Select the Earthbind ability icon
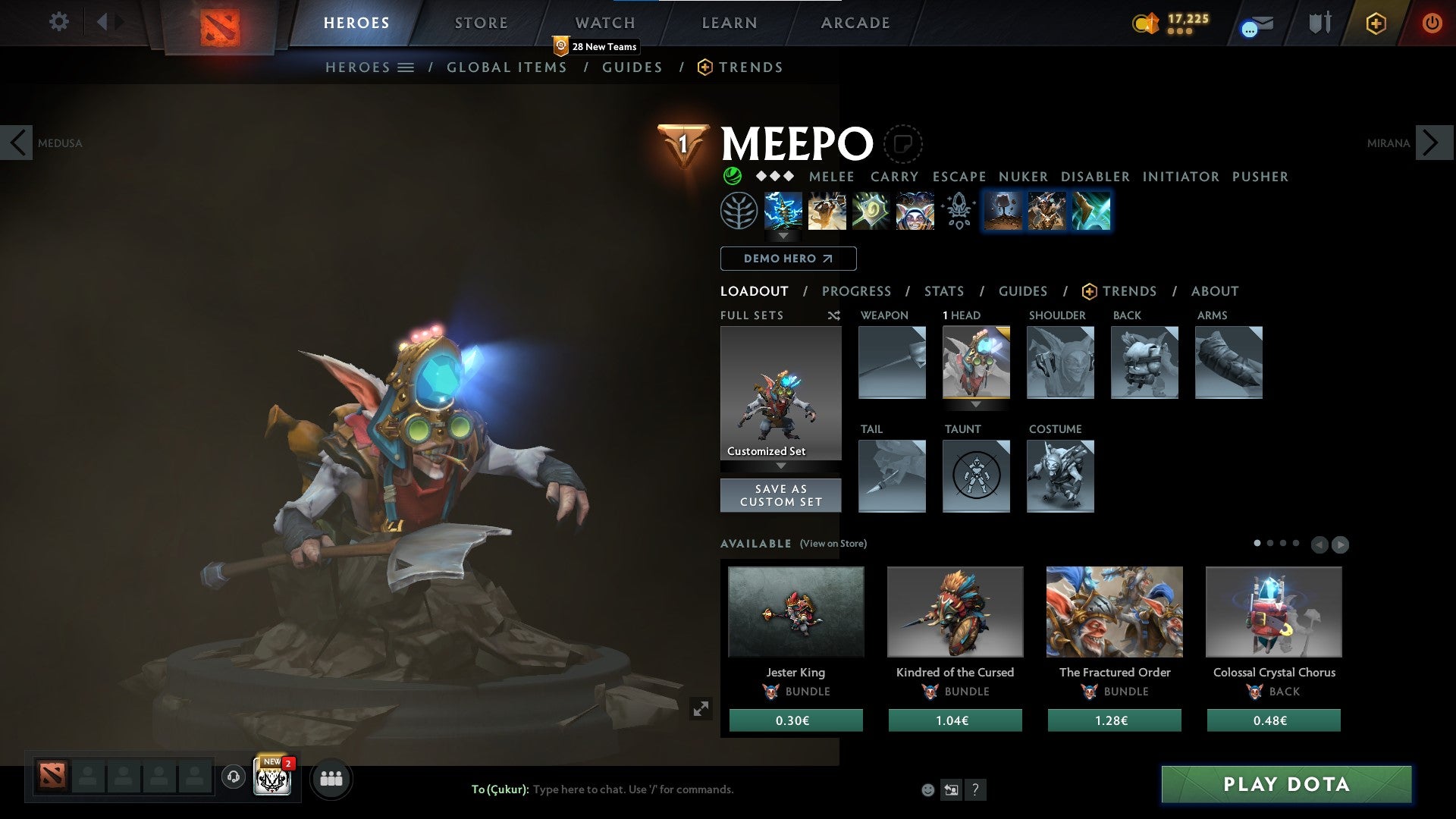This screenshot has width=1456, height=819. click(x=783, y=211)
